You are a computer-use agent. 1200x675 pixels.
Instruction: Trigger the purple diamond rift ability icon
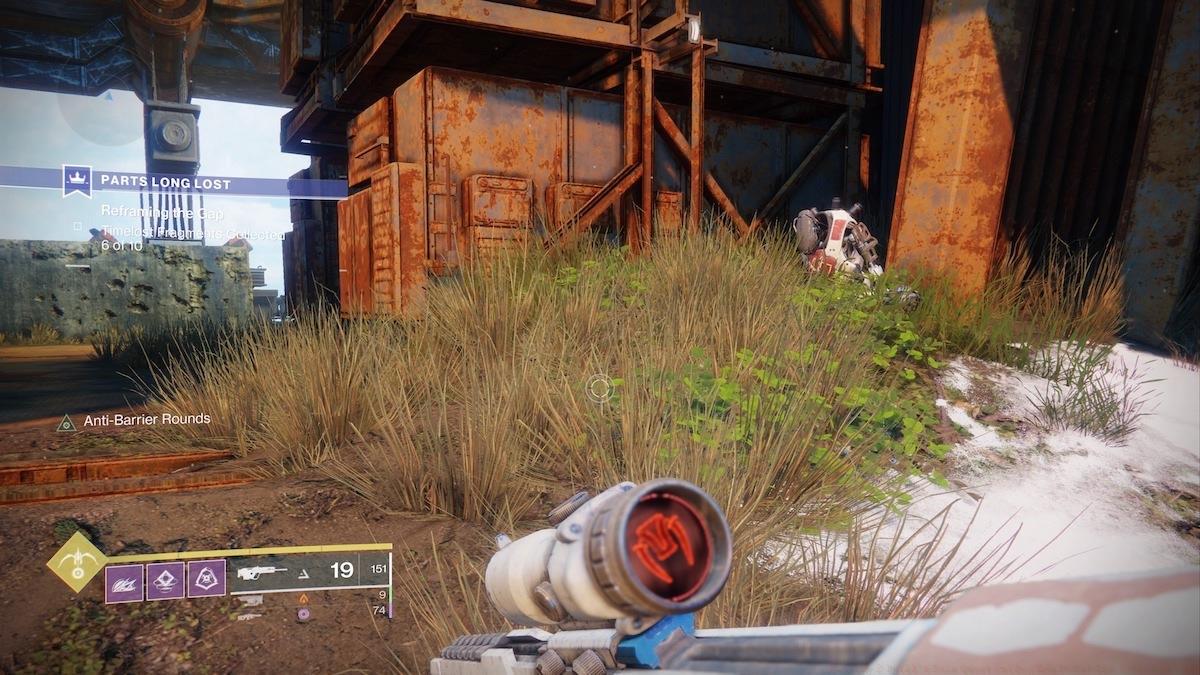click(x=165, y=579)
